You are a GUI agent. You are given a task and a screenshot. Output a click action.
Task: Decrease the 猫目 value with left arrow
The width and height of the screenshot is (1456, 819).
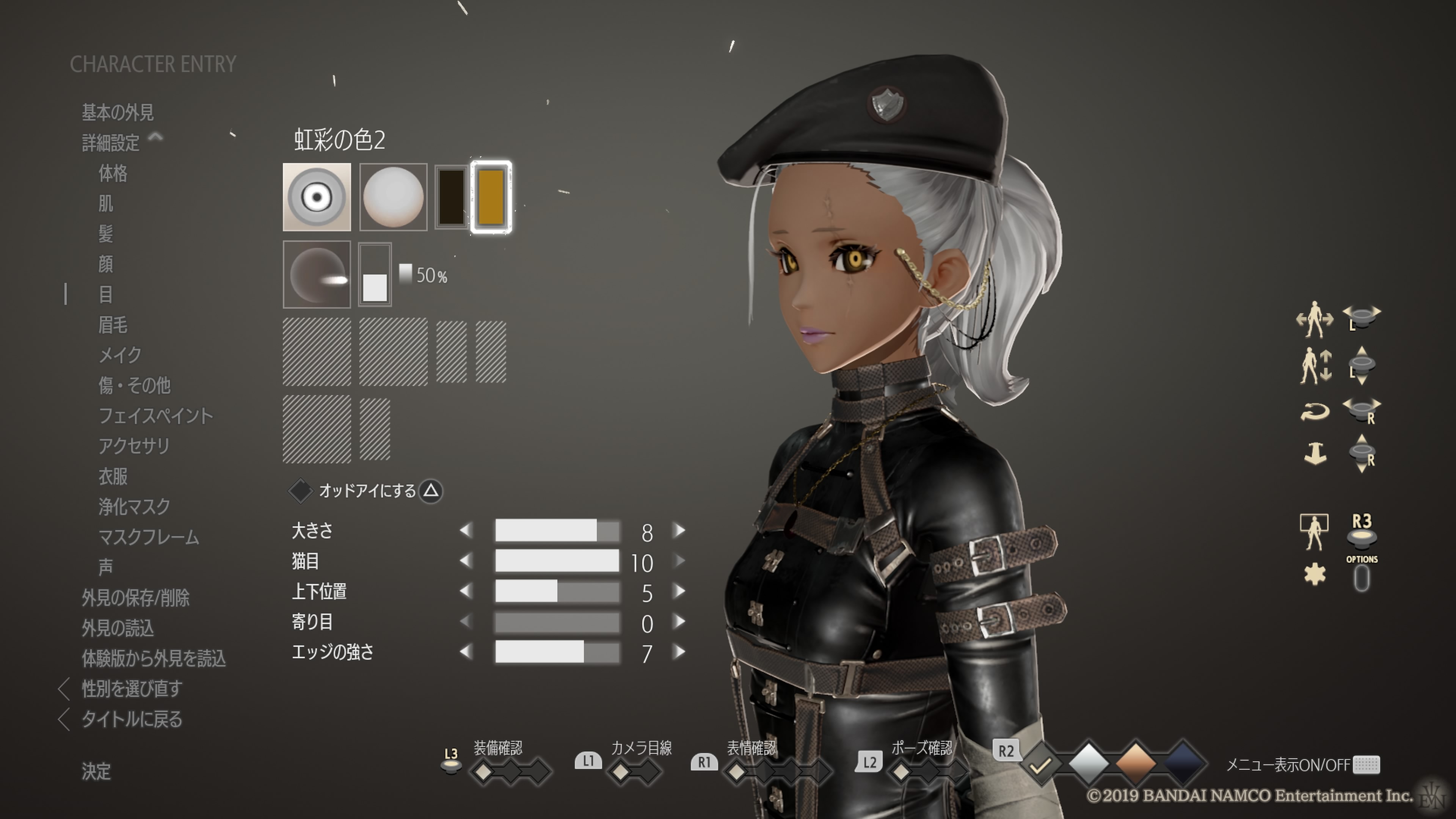[x=466, y=561]
